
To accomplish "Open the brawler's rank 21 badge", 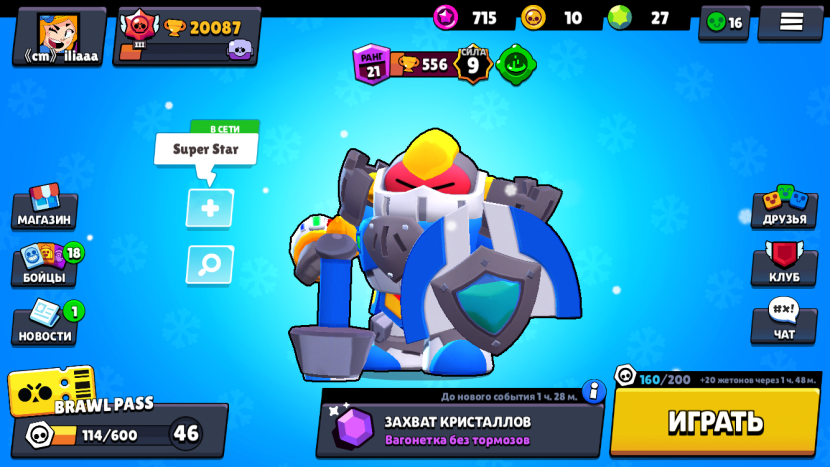I will coord(372,64).
